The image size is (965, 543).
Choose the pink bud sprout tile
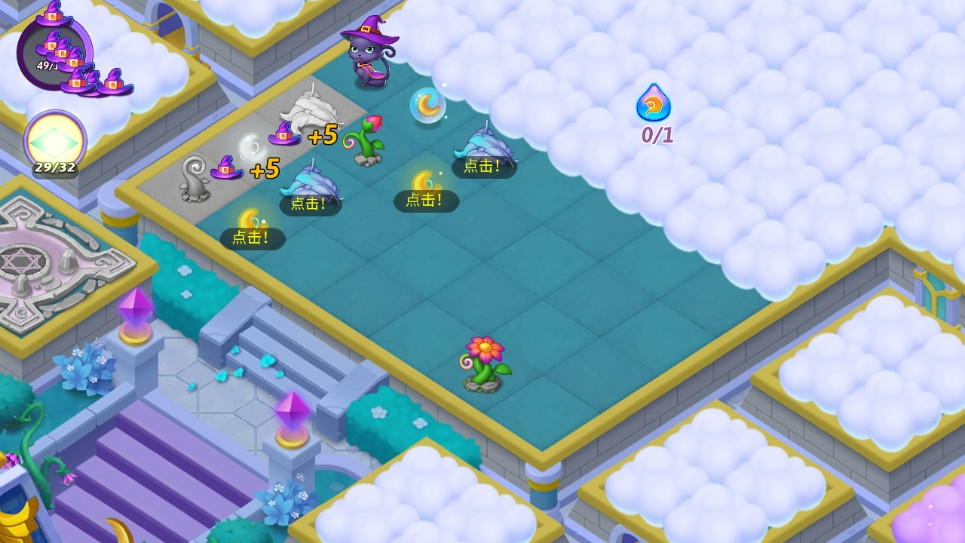[x=367, y=139]
